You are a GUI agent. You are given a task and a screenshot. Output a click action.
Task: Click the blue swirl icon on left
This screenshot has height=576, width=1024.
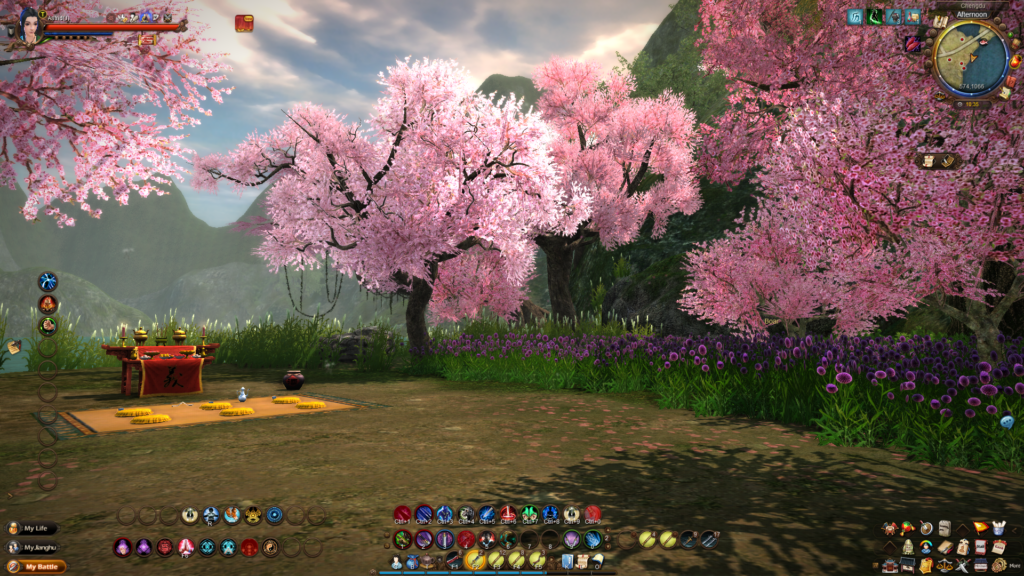(x=48, y=282)
